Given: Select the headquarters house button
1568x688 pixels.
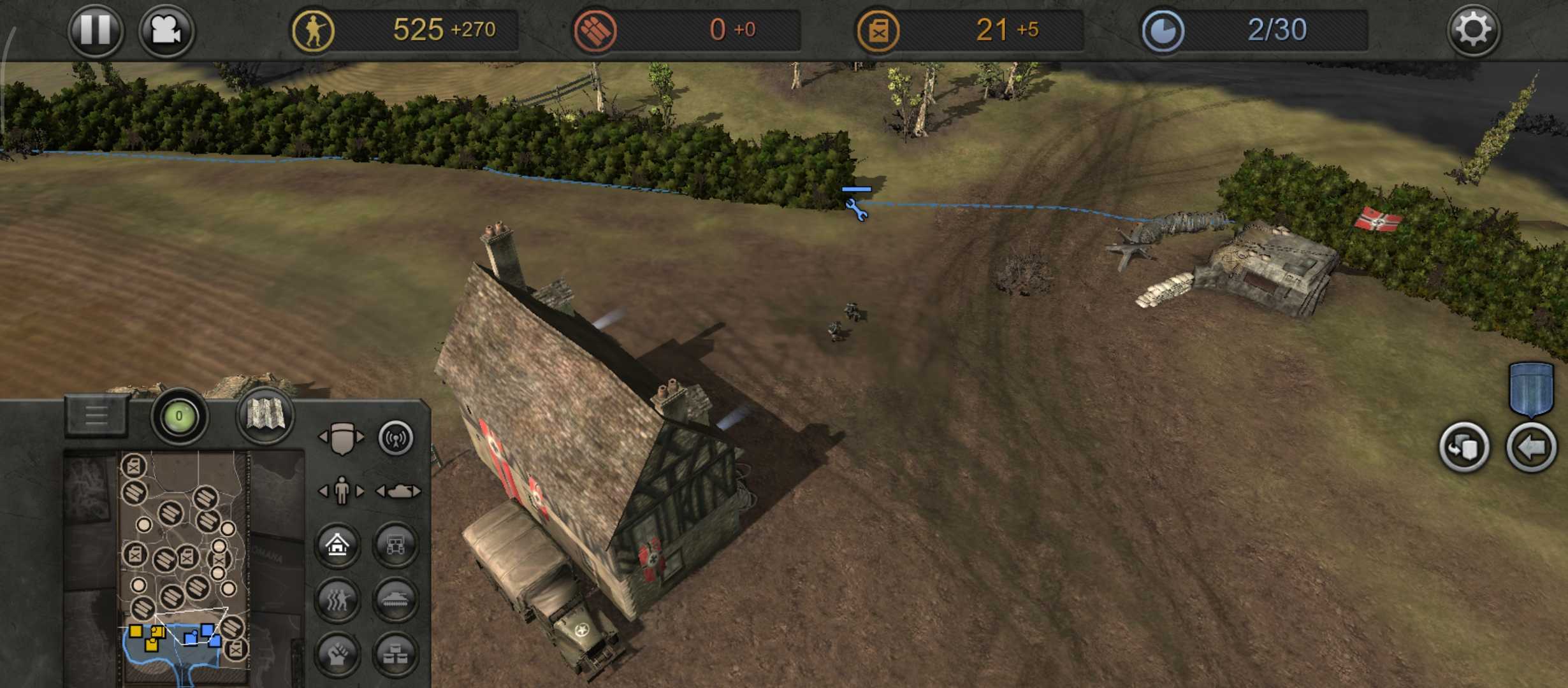Looking at the screenshot, I should [x=337, y=545].
